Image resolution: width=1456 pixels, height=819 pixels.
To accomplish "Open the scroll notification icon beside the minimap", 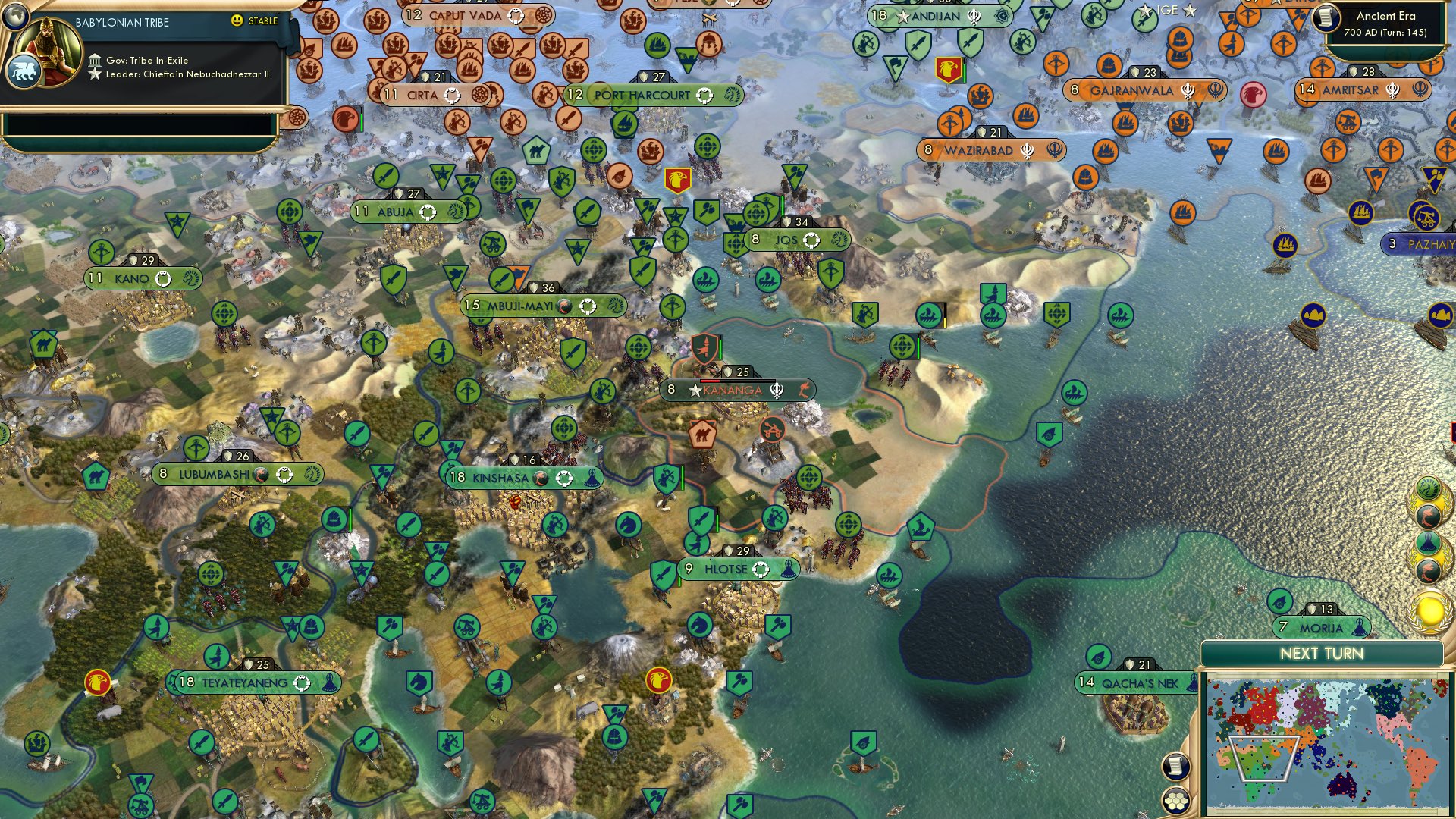I will tap(1175, 767).
